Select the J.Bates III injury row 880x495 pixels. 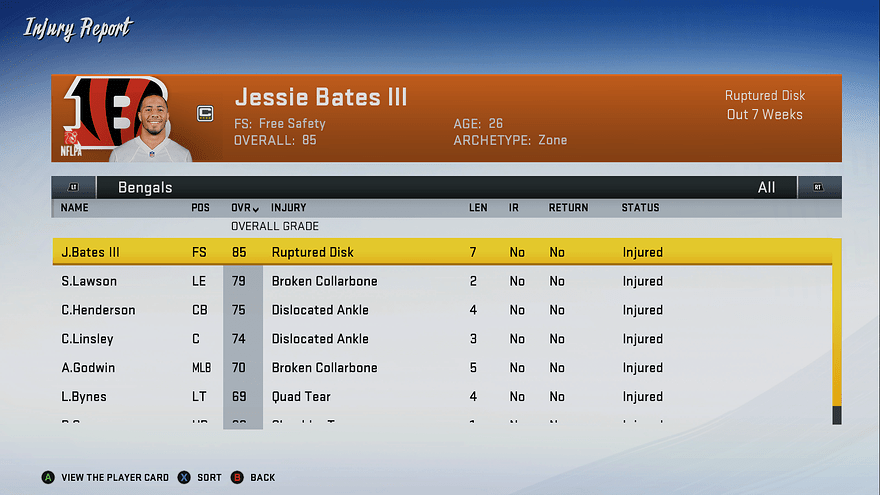pos(440,252)
